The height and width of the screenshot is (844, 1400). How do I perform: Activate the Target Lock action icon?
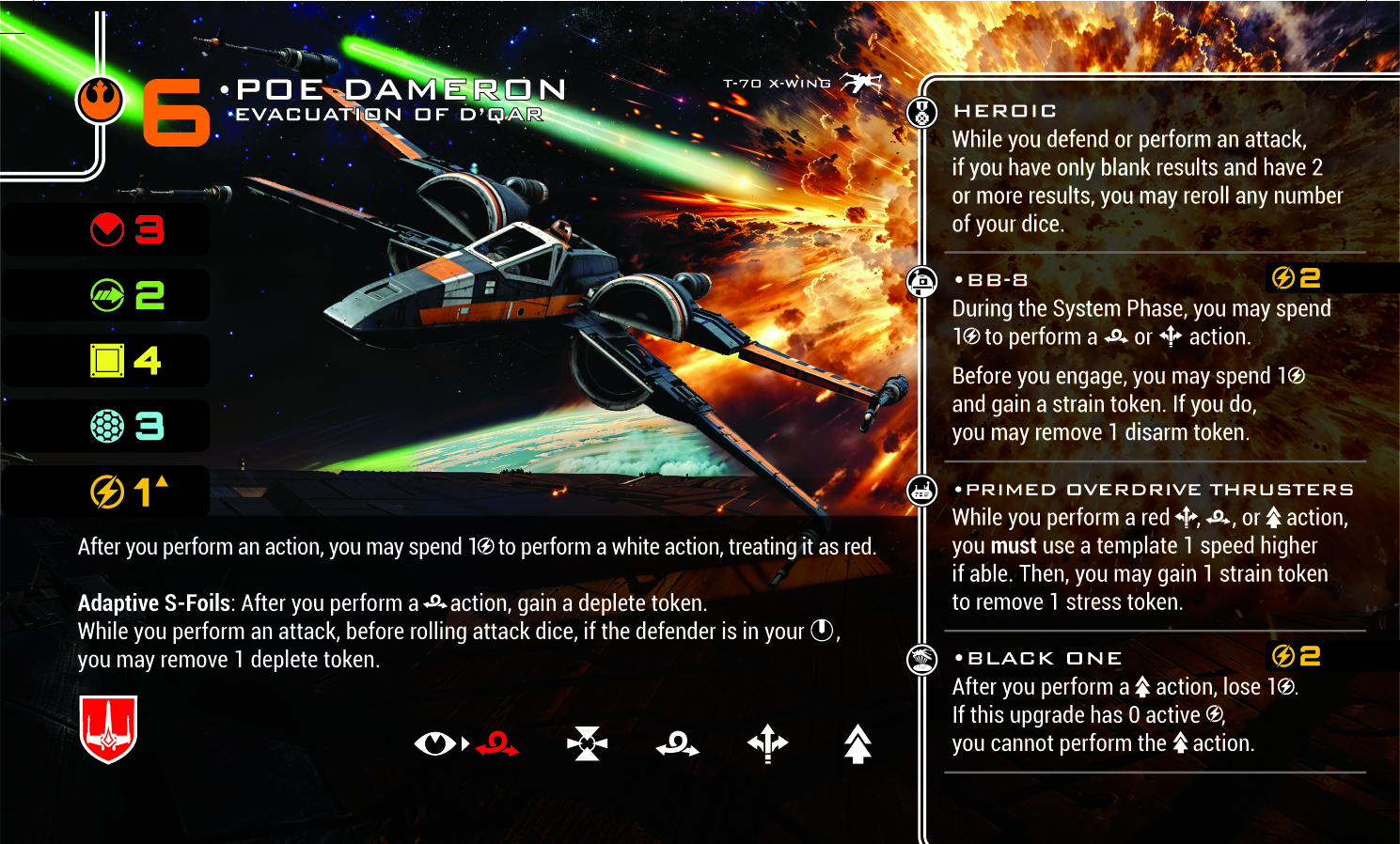pos(587,743)
